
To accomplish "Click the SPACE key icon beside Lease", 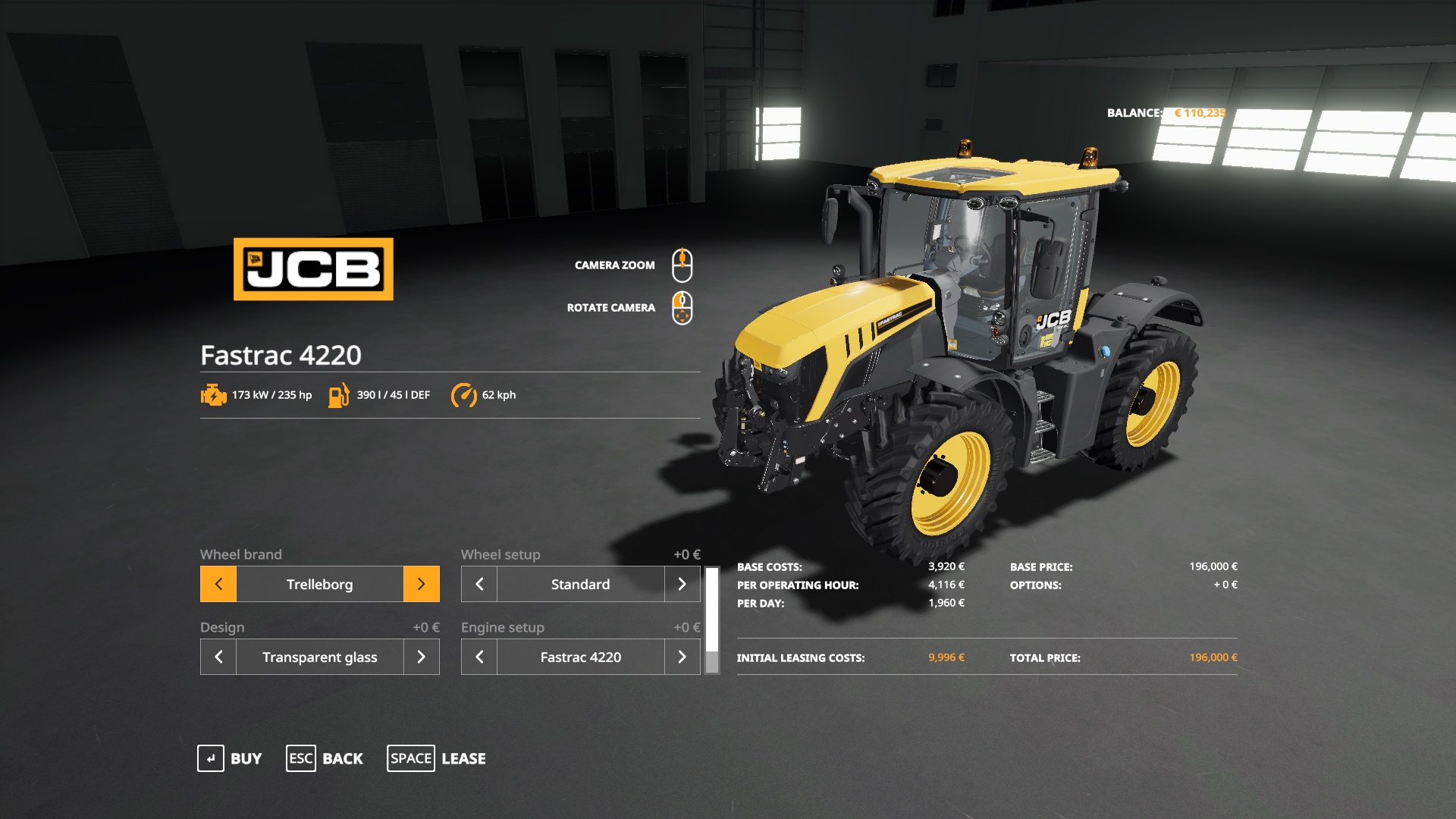I will point(410,758).
